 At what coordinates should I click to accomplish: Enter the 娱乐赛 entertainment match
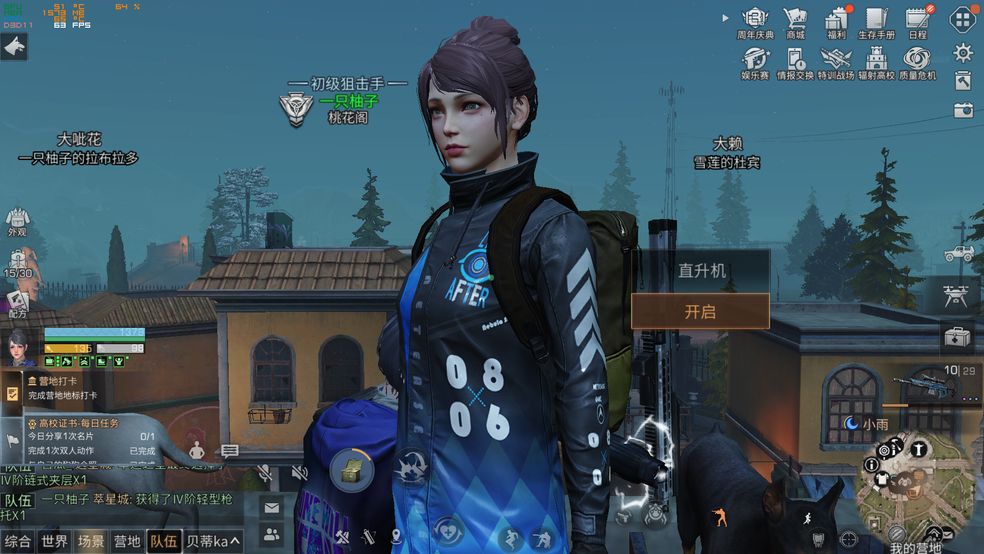[x=755, y=60]
